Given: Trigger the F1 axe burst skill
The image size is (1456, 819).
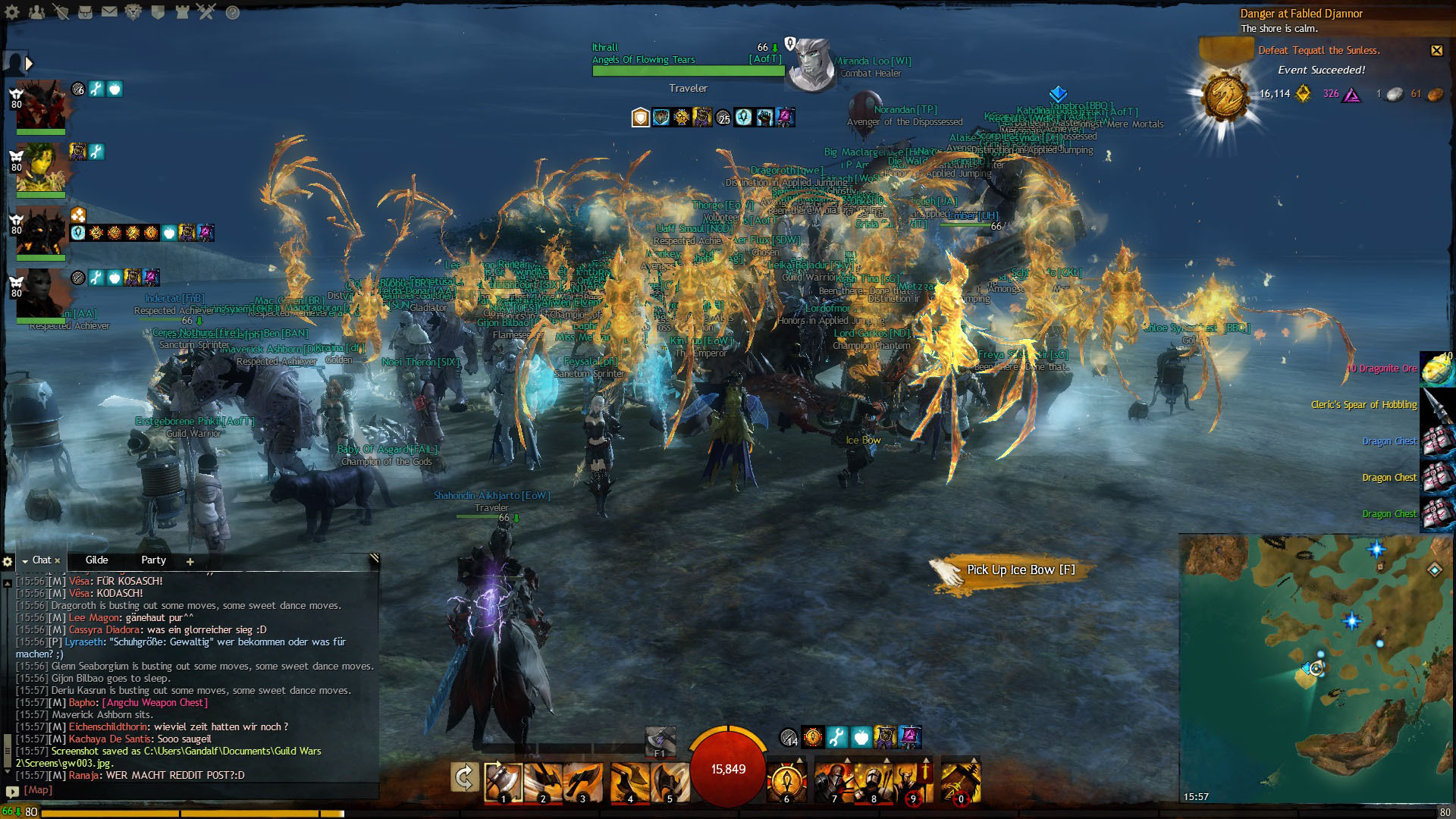Looking at the screenshot, I should tap(660, 741).
